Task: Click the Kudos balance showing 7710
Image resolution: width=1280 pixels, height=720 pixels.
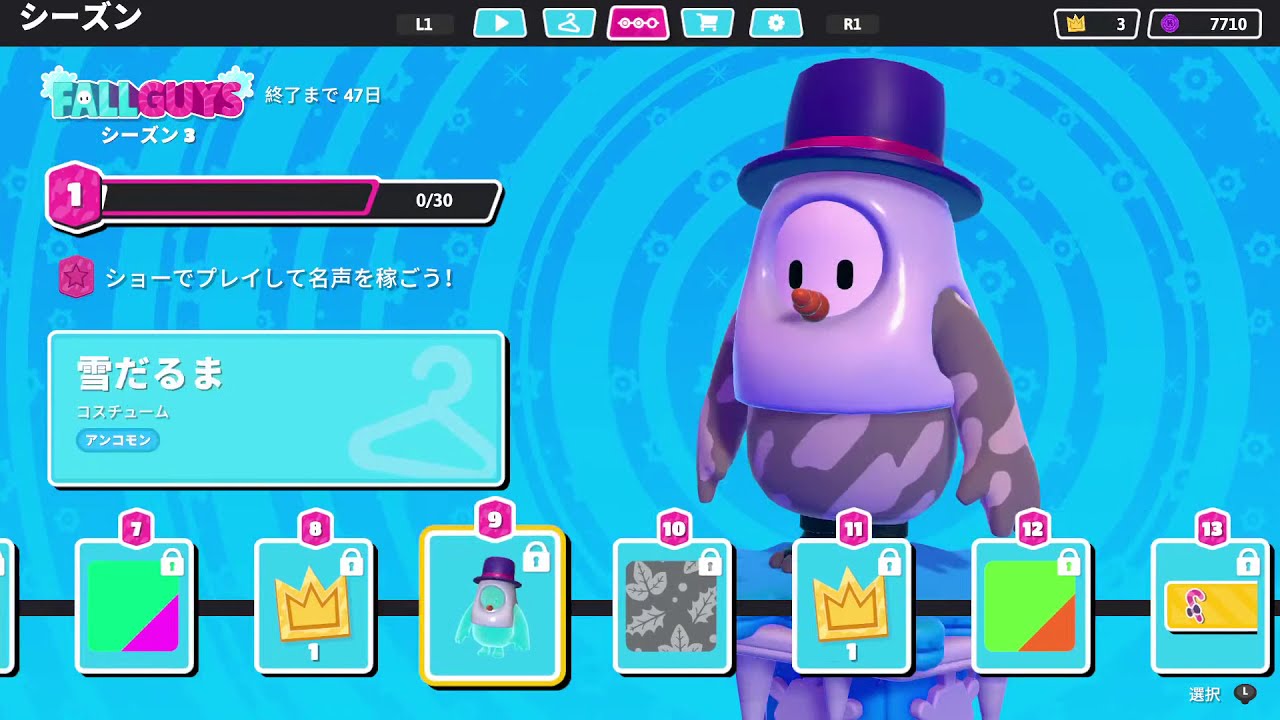Action: 1204,22
